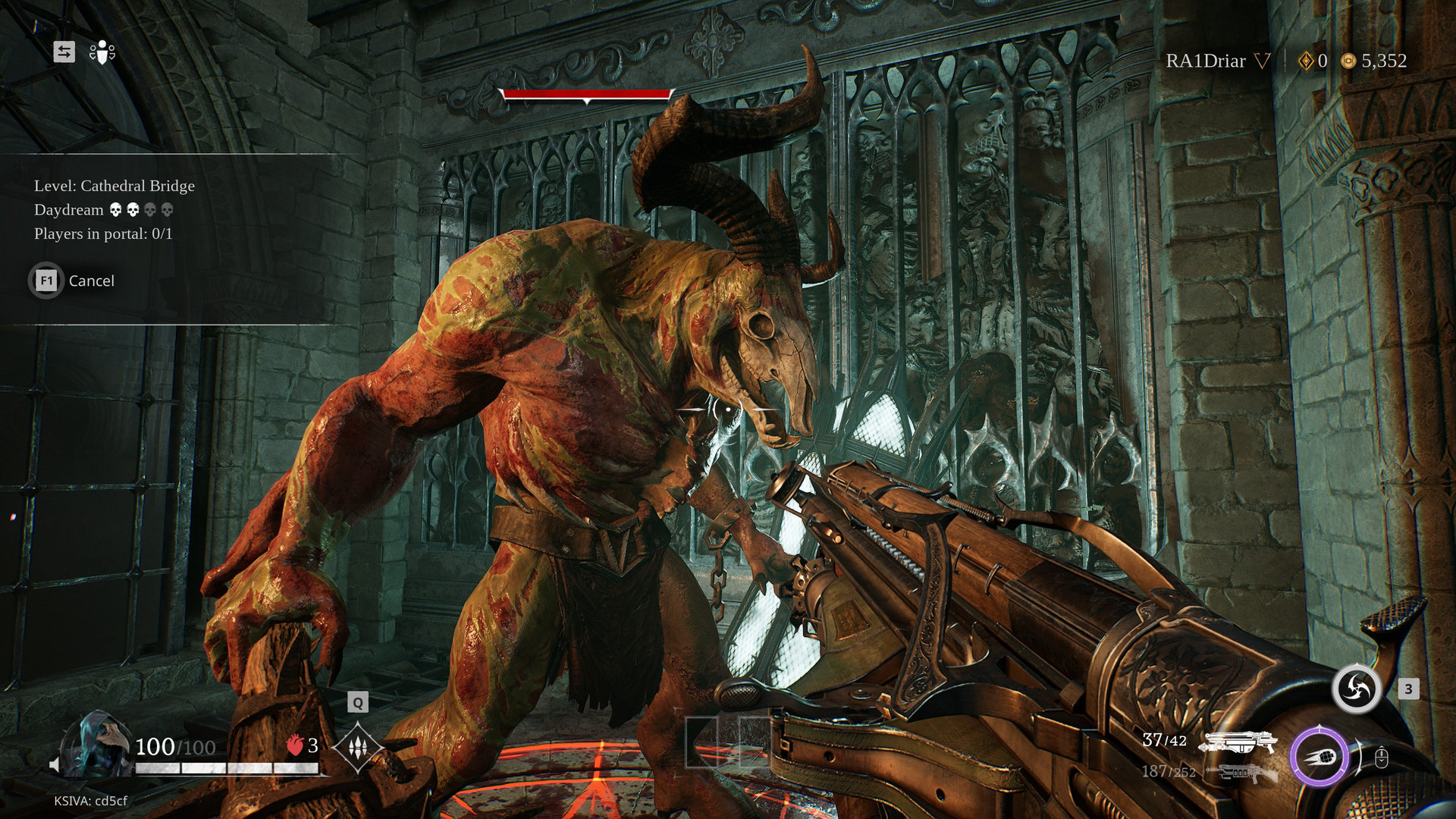The height and width of the screenshot is (819, 1456).
Task: Cancel the Cathedral Bridge portal launch
Action: coord(72,281)
